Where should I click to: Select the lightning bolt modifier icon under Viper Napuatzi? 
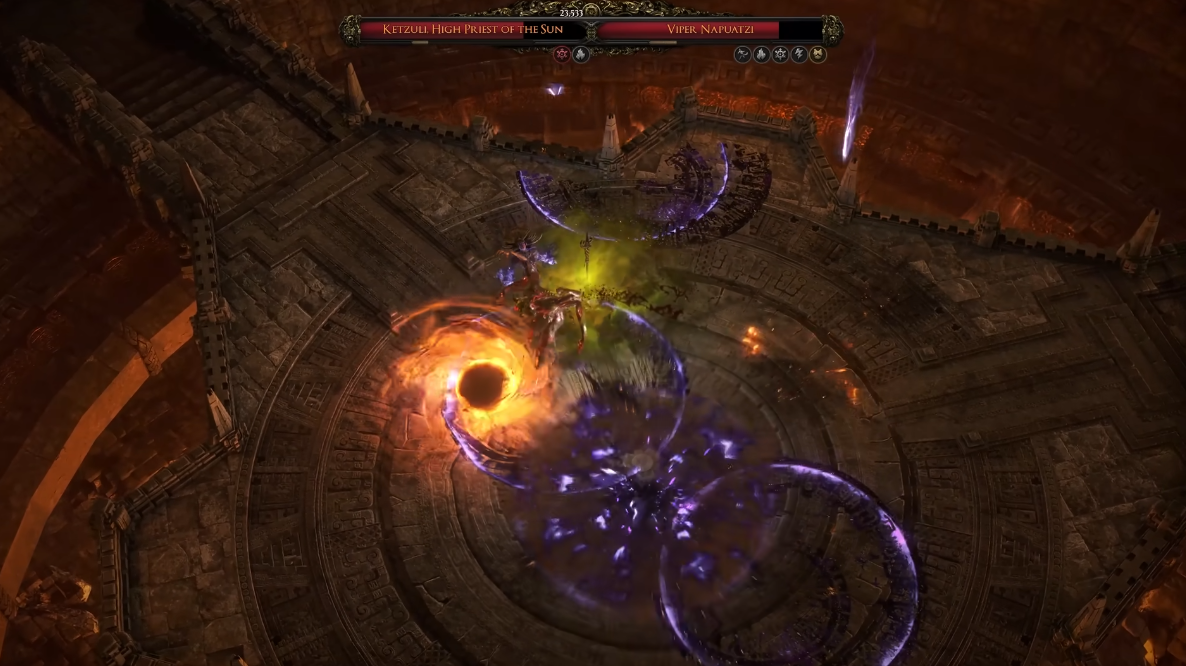[799, 54]
